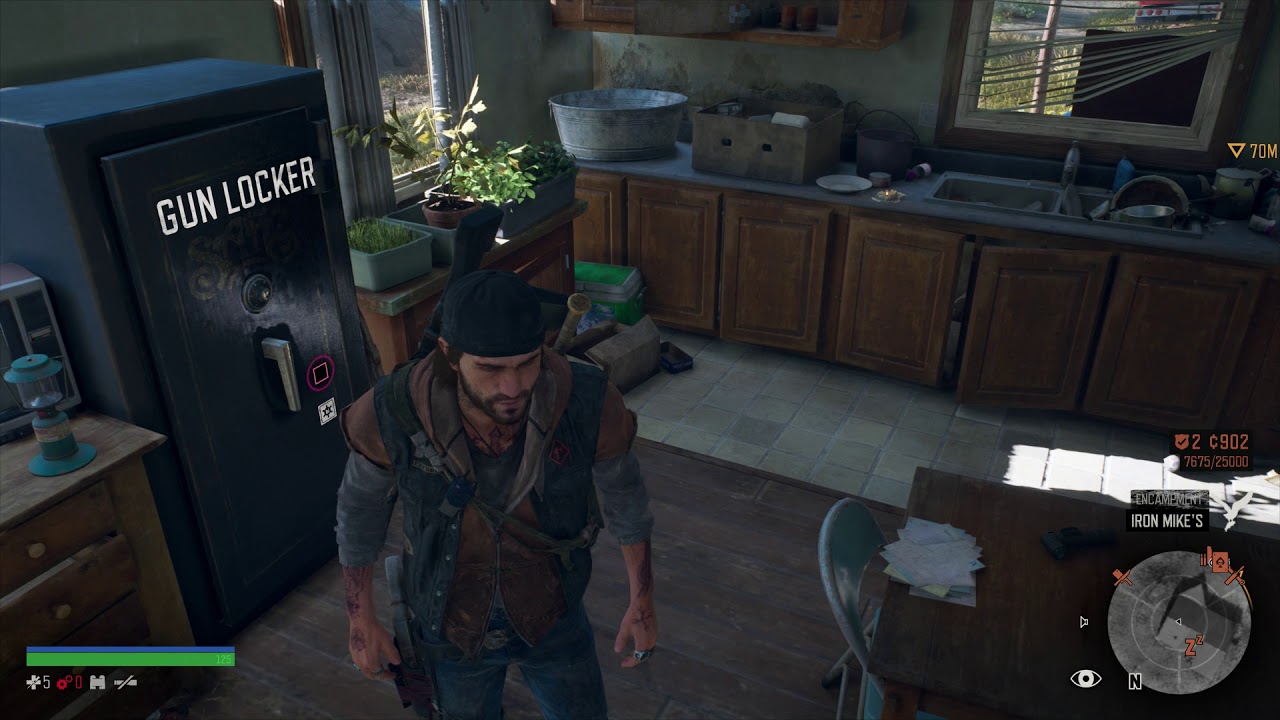1280x720 pixels.
Task: Expand the Iron Mike's encampment banner
Action: [1165, 519]
